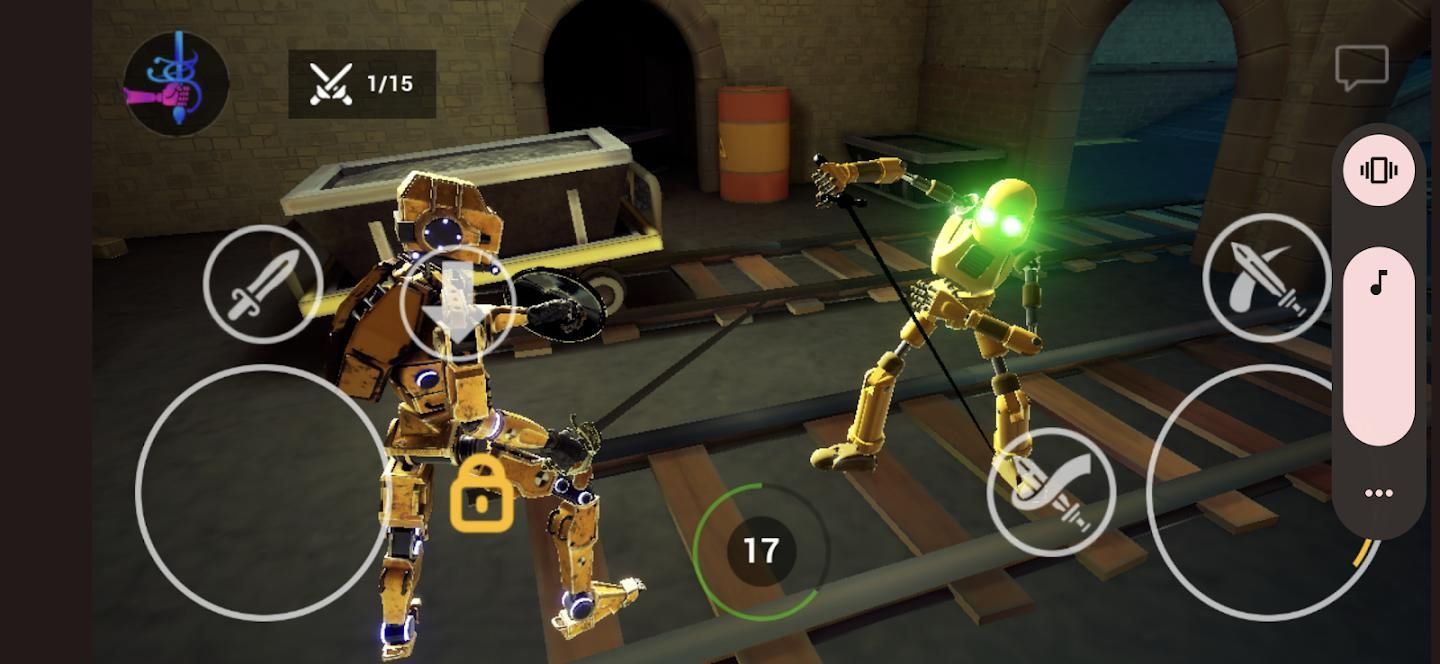
Task: Touch the right camera joystick circle
Action: [1262, 491]
